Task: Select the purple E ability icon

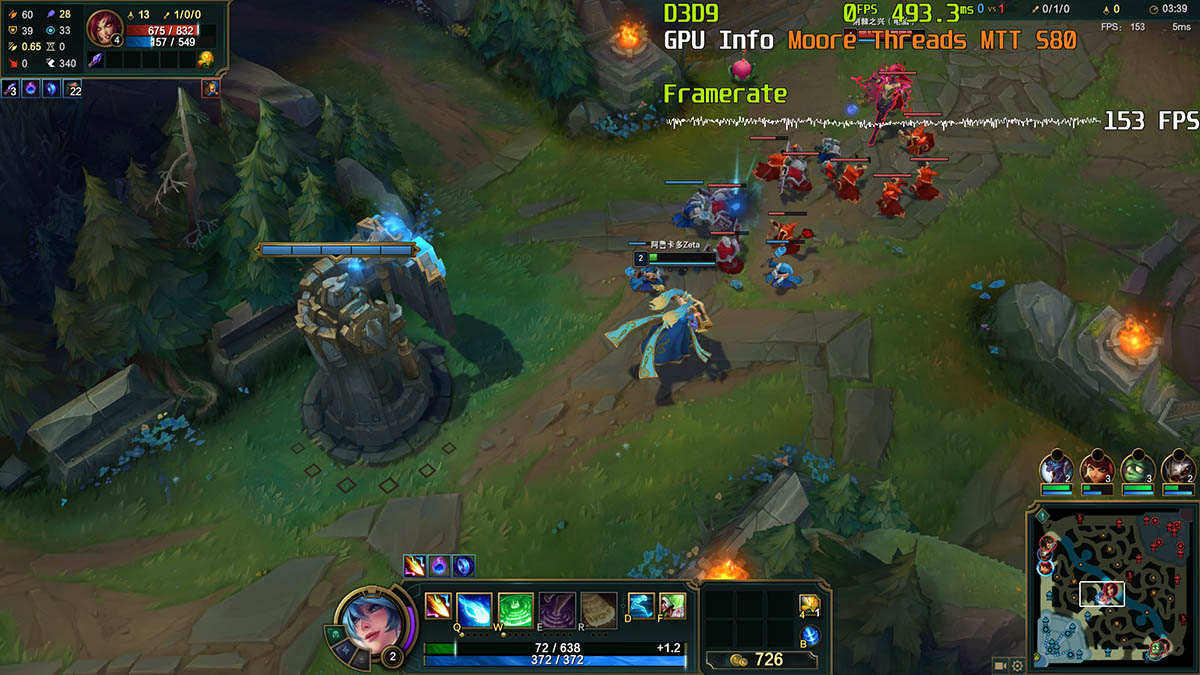Action: click(x=557, y=608)
